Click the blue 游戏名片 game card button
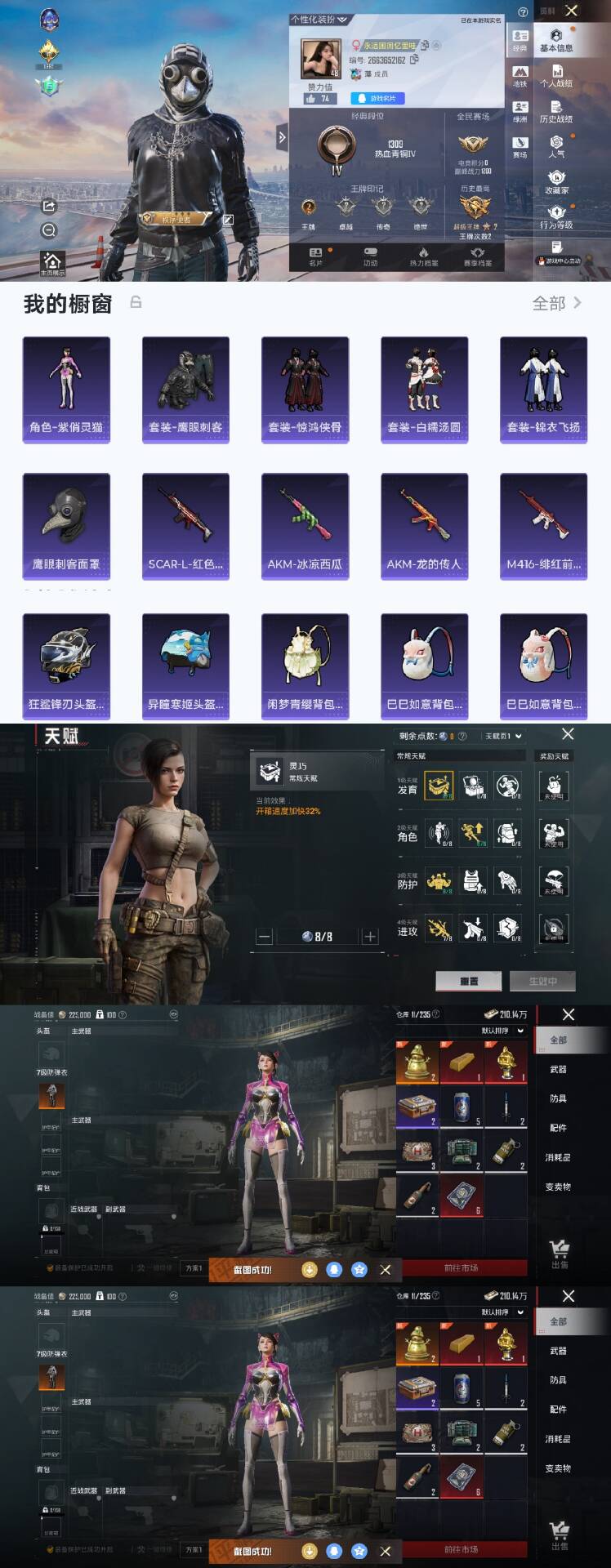The width and height of the screenshot is (611, 1568). 377,98
